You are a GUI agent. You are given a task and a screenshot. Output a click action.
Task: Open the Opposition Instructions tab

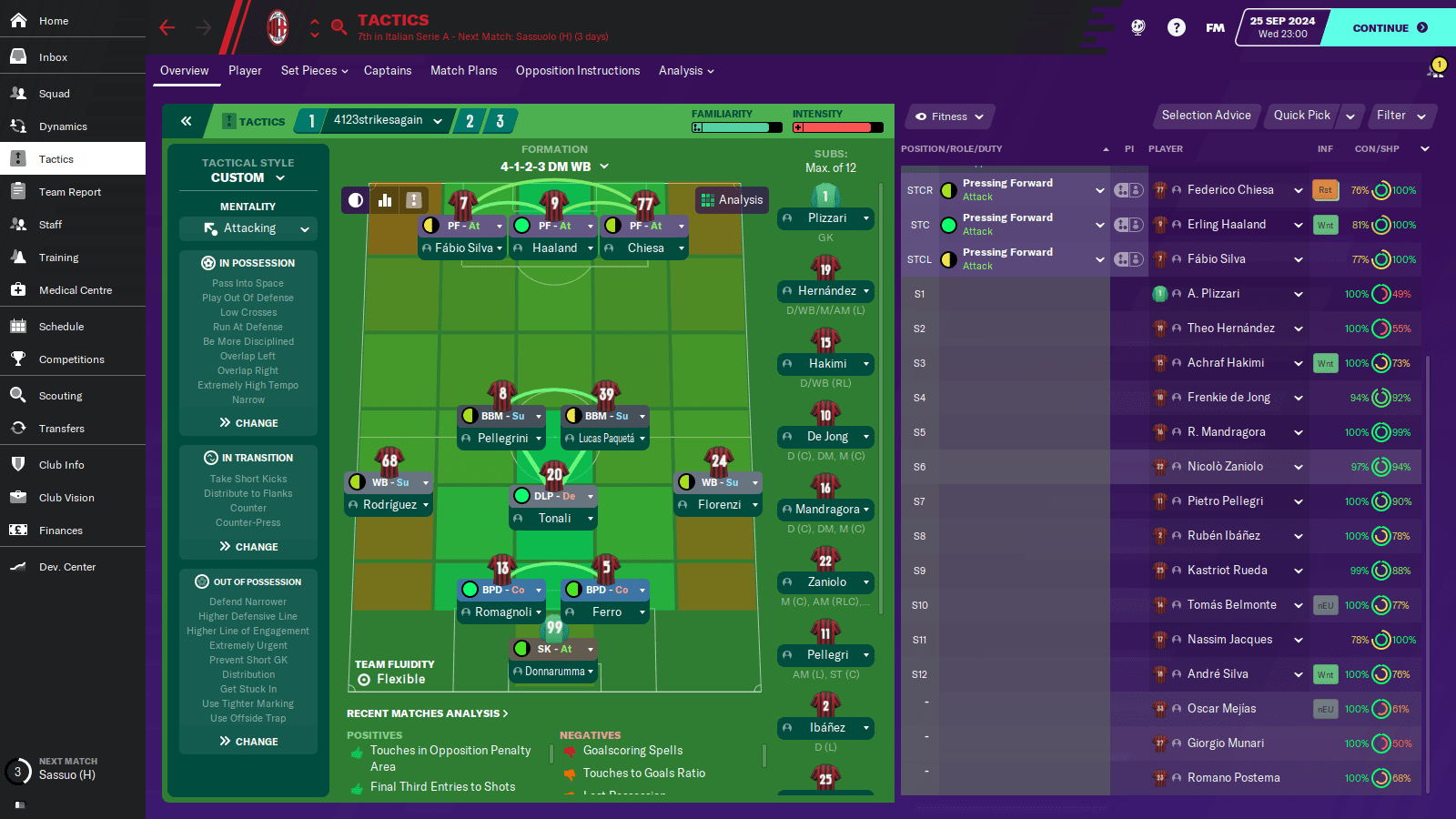[x=577, y=71]
